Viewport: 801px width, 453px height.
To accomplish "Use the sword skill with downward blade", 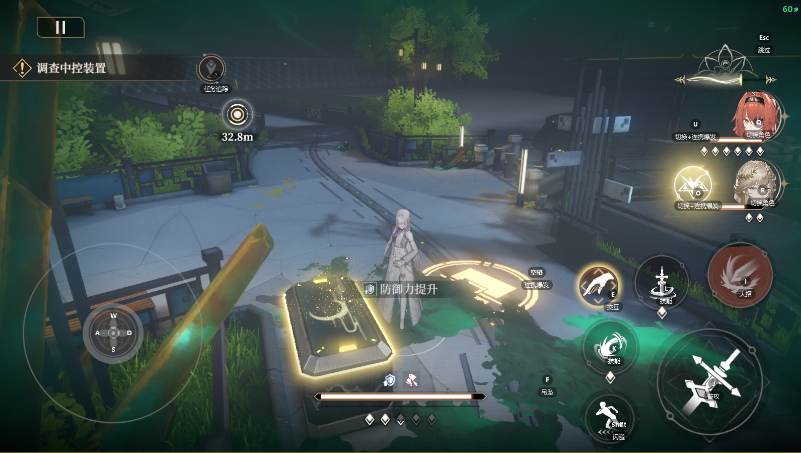I will (662, 280).
